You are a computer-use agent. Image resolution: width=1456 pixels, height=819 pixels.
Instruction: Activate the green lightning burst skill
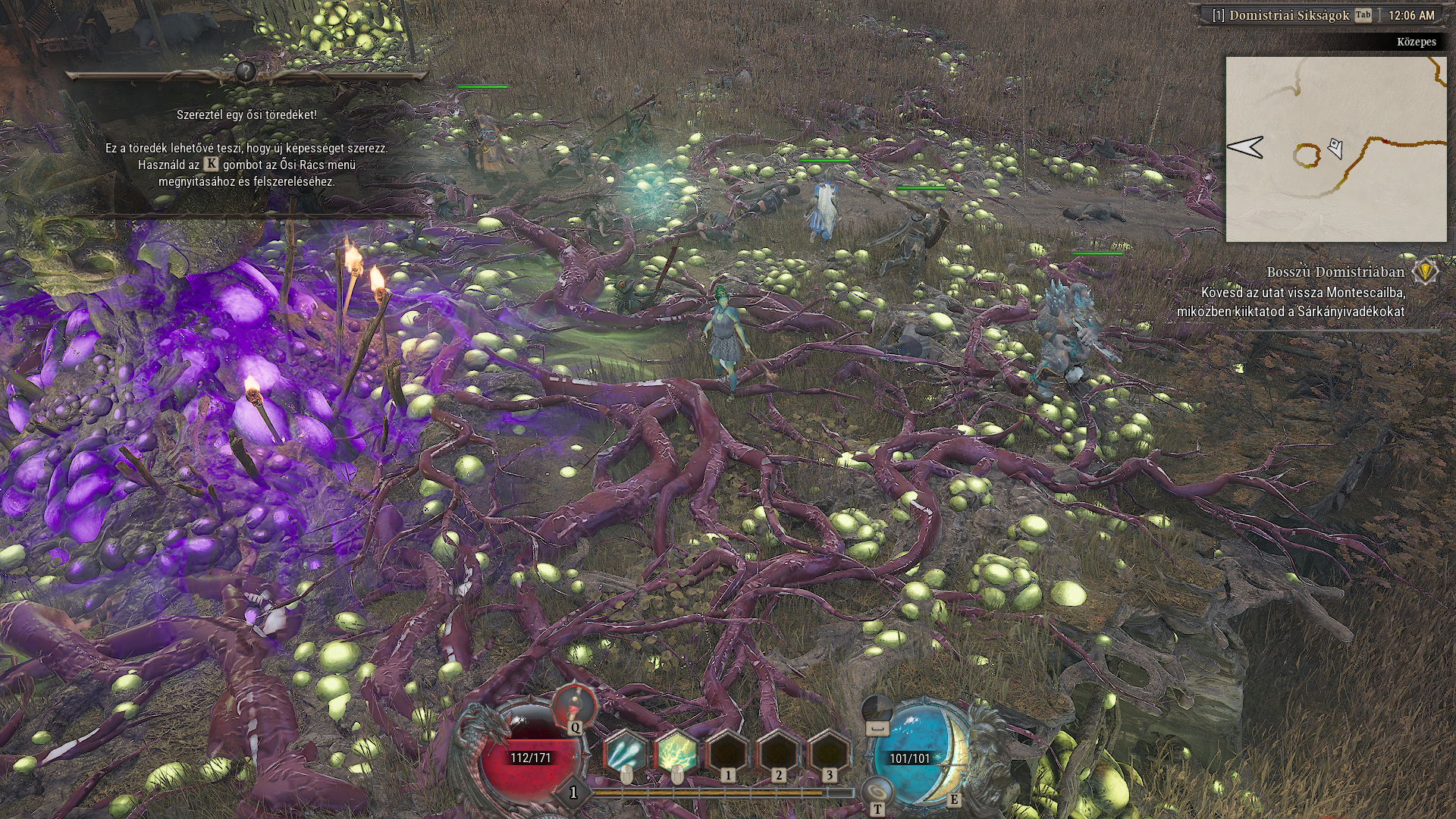(676, 754)
